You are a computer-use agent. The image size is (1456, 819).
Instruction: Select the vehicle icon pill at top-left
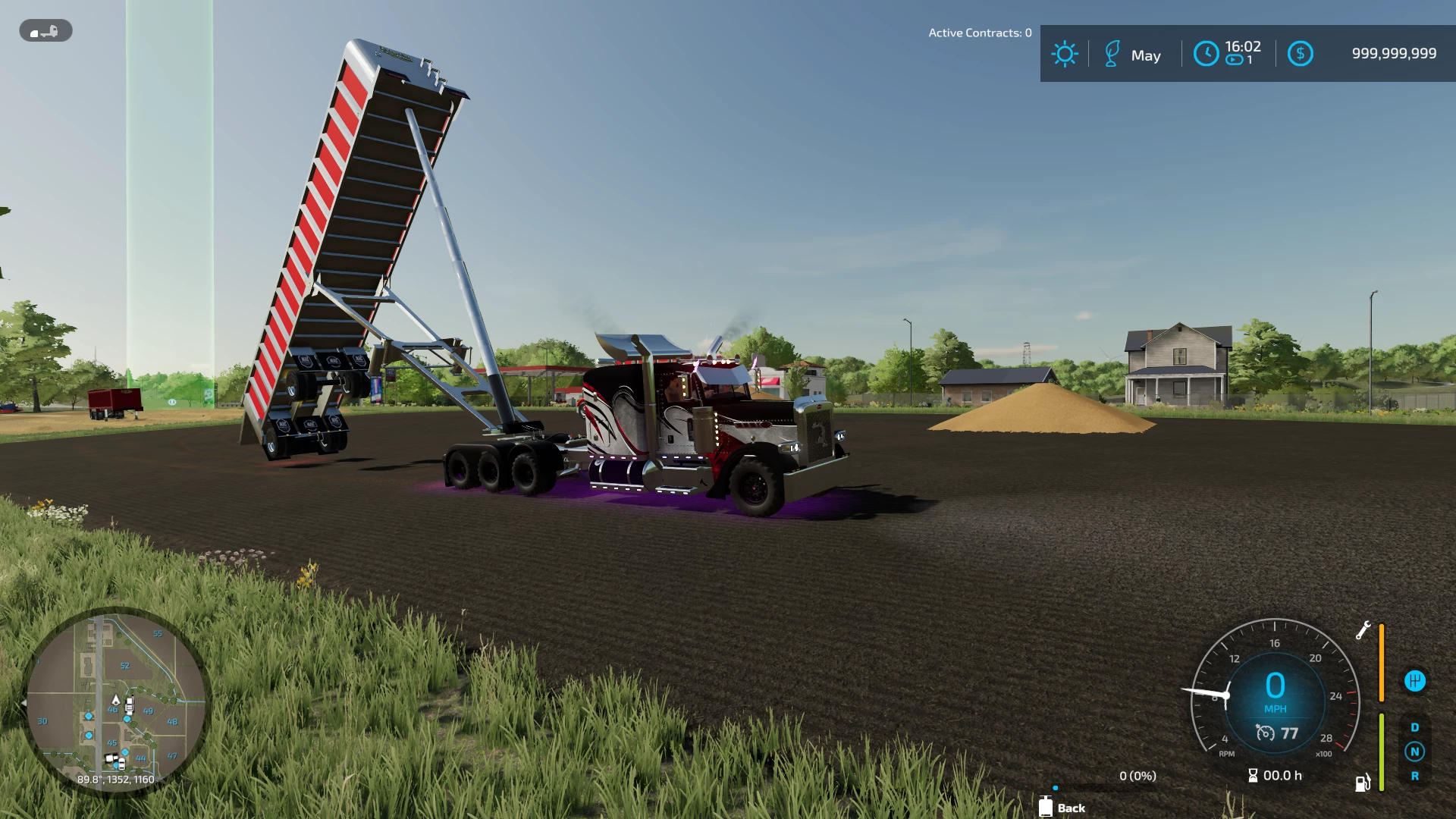[x=45, y=31]
